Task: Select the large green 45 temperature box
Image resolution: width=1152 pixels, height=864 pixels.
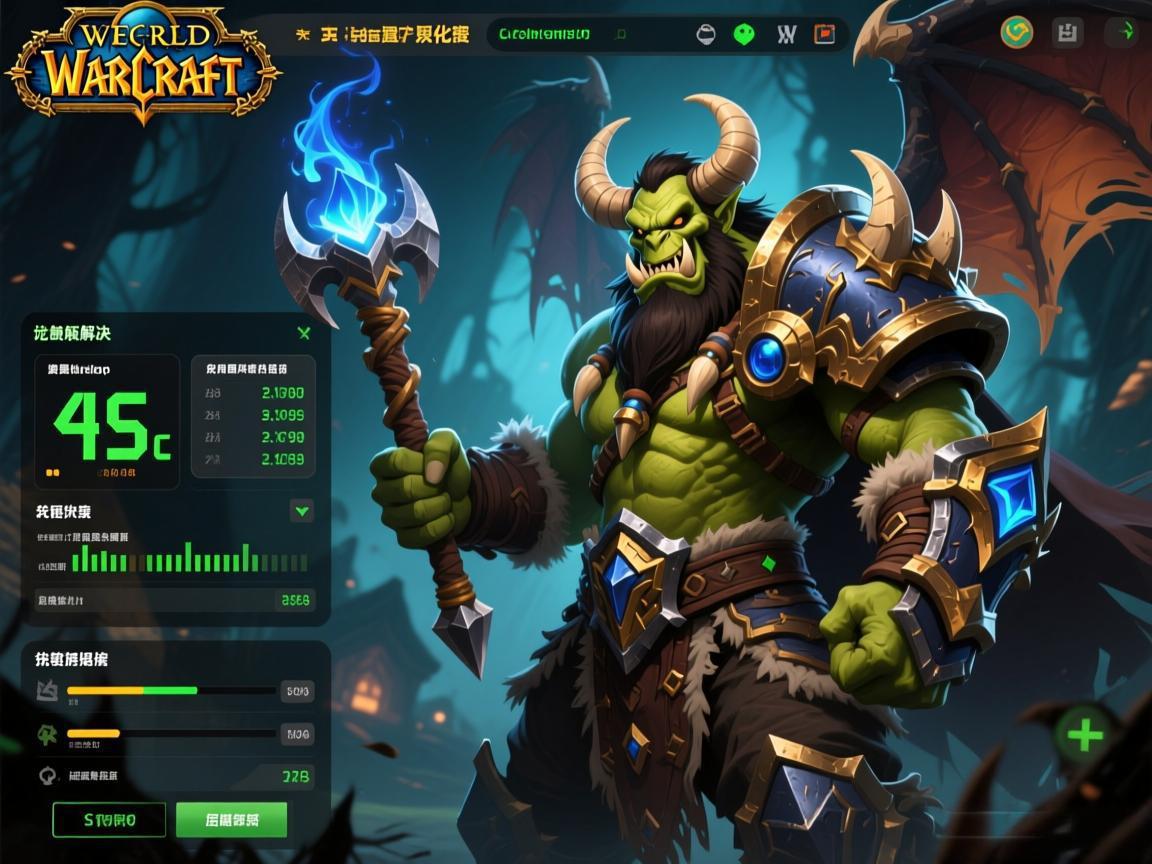Action: (x=107, y=422)
